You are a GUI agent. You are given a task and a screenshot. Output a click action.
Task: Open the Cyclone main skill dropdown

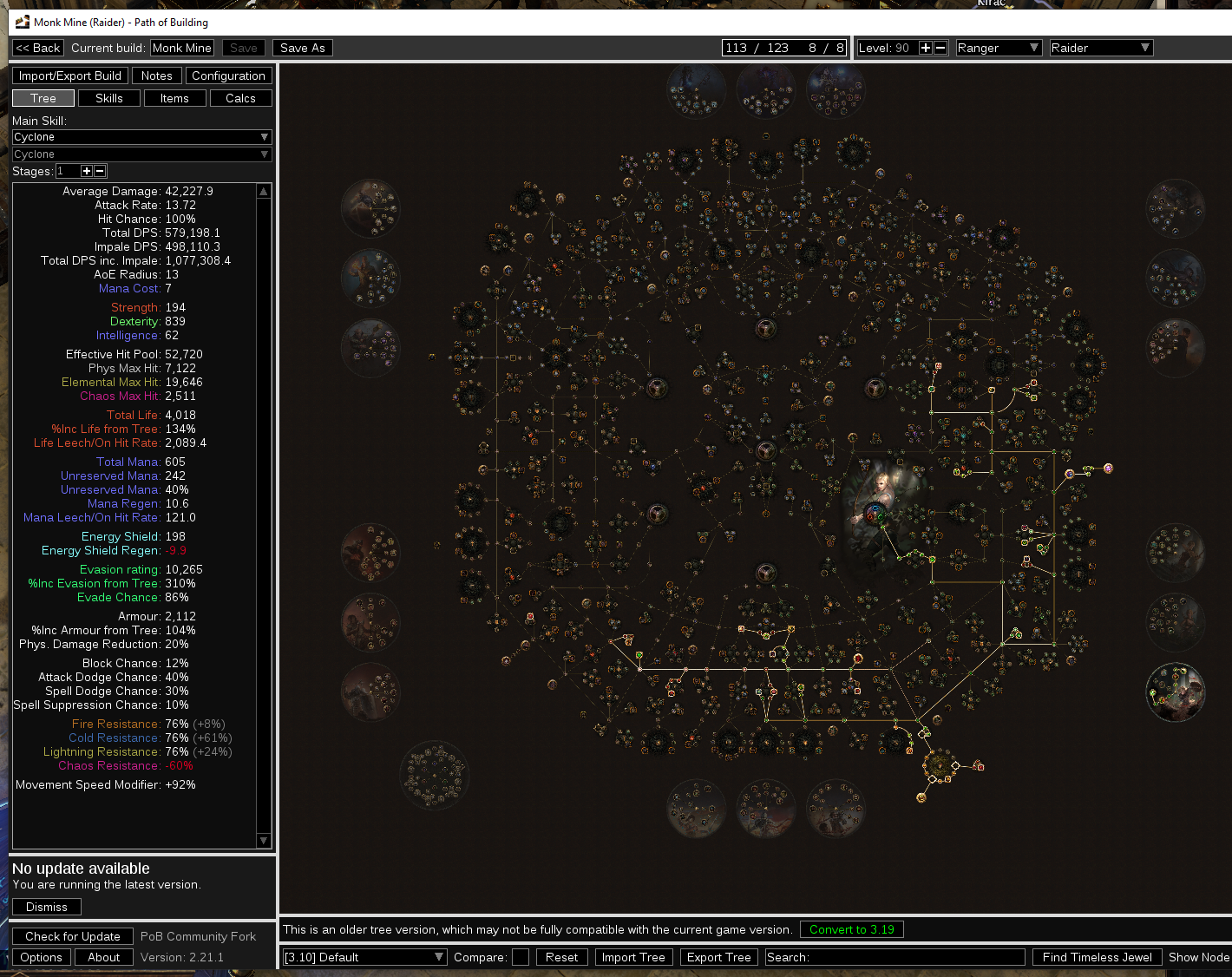141,136
